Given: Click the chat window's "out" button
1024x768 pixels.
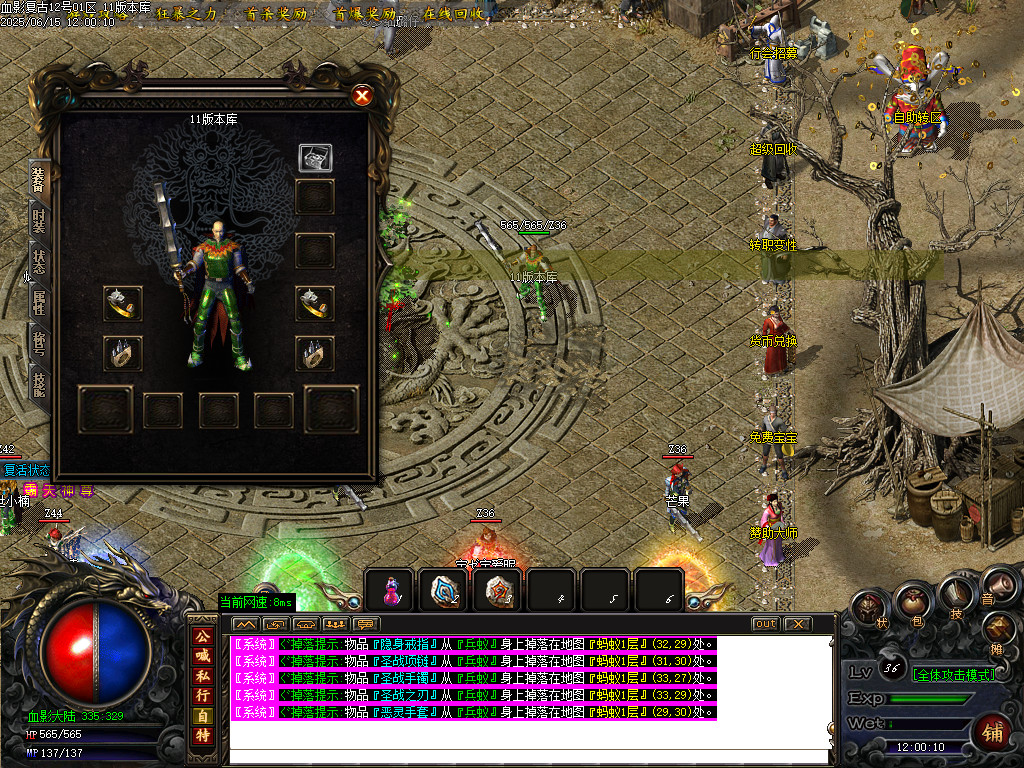Looking at the screenshot, I should [765, 624].
